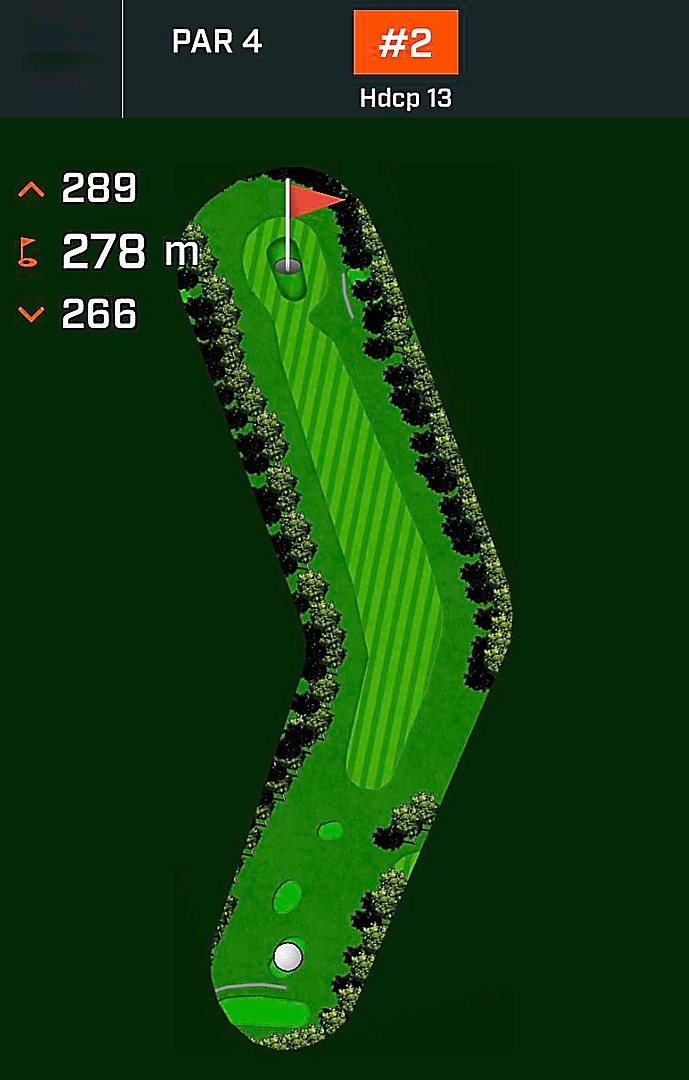Click the red flag pin marker on the hole map
Screen dimensions: 689x1080
314,200
